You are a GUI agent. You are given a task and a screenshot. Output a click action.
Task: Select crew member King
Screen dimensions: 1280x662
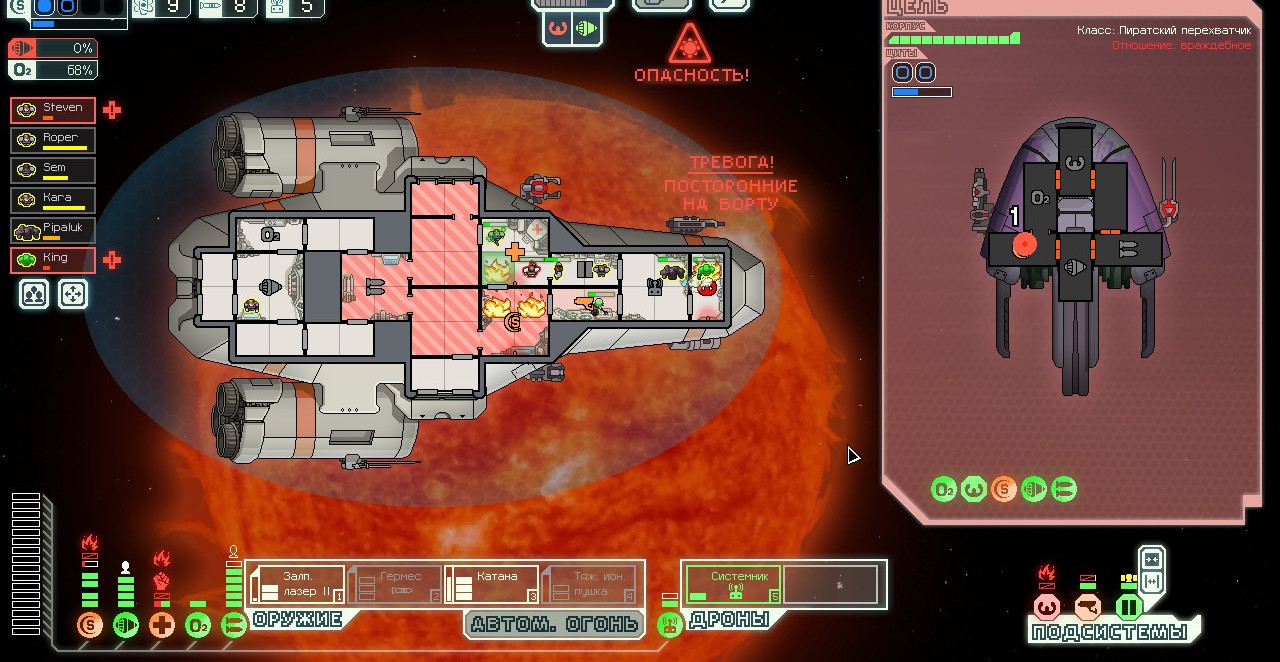click(x=53, y=260)
